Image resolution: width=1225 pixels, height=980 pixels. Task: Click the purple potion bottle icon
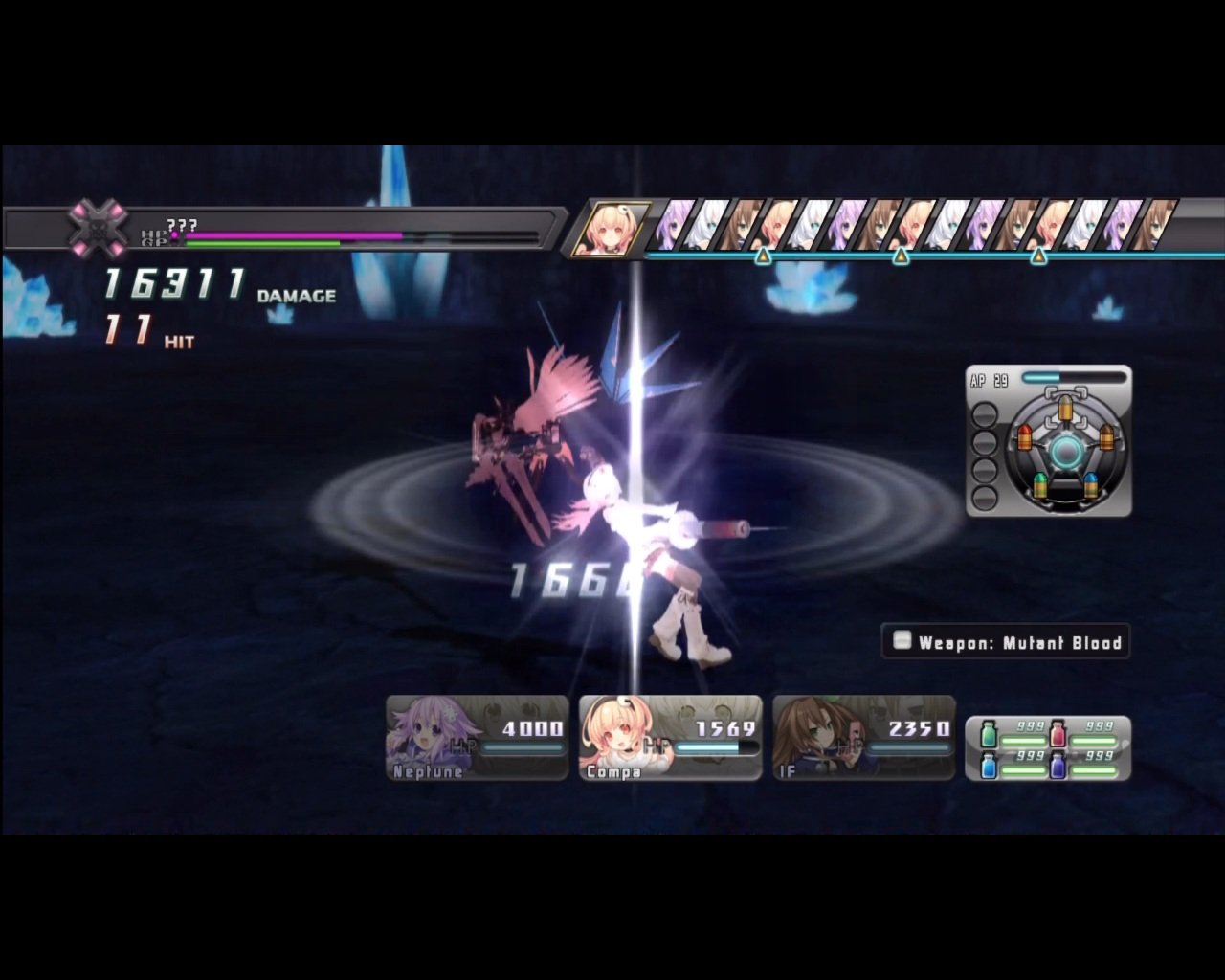click(x=1058, y=767)
